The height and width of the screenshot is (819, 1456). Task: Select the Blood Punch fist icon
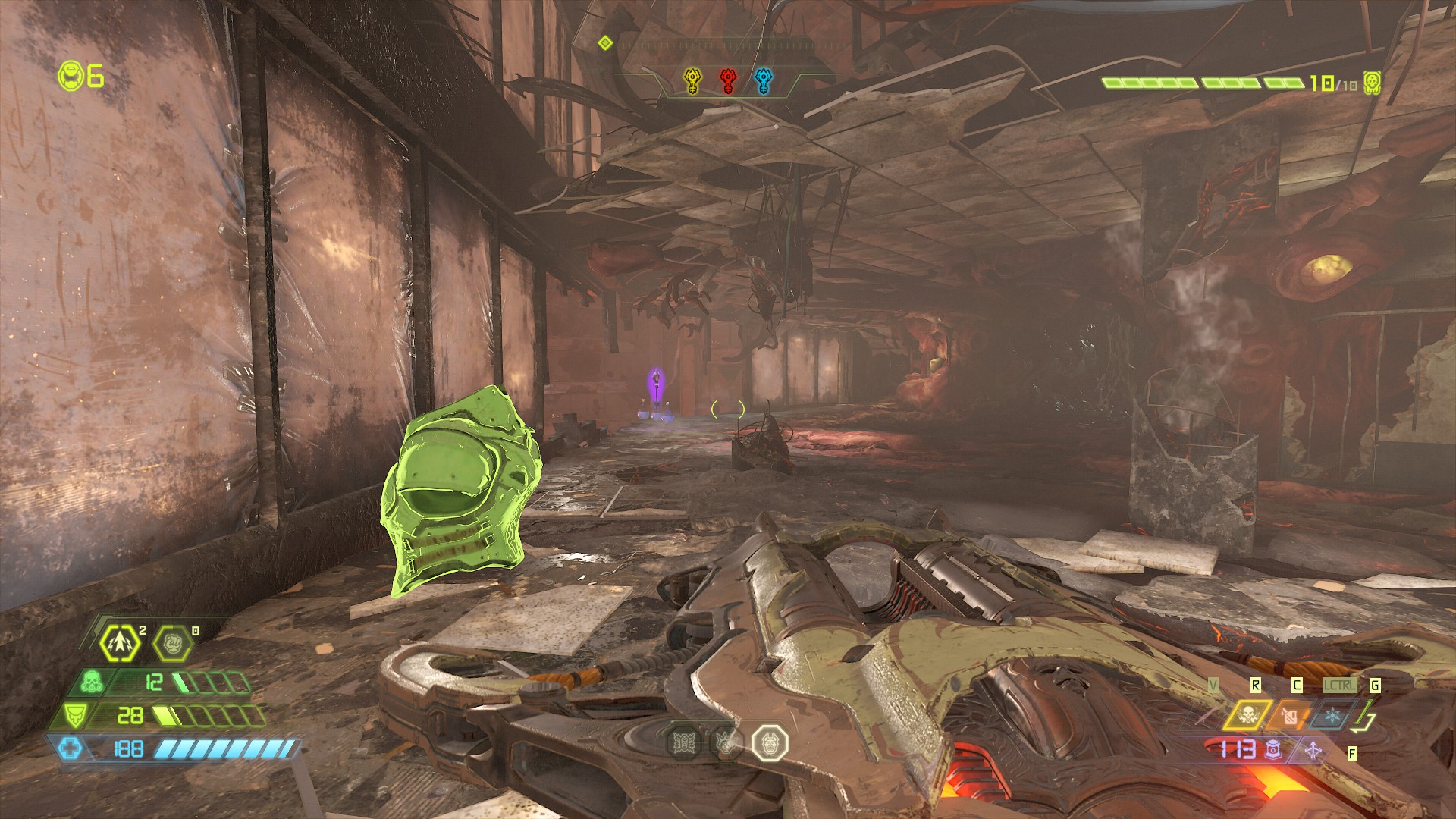171,644
